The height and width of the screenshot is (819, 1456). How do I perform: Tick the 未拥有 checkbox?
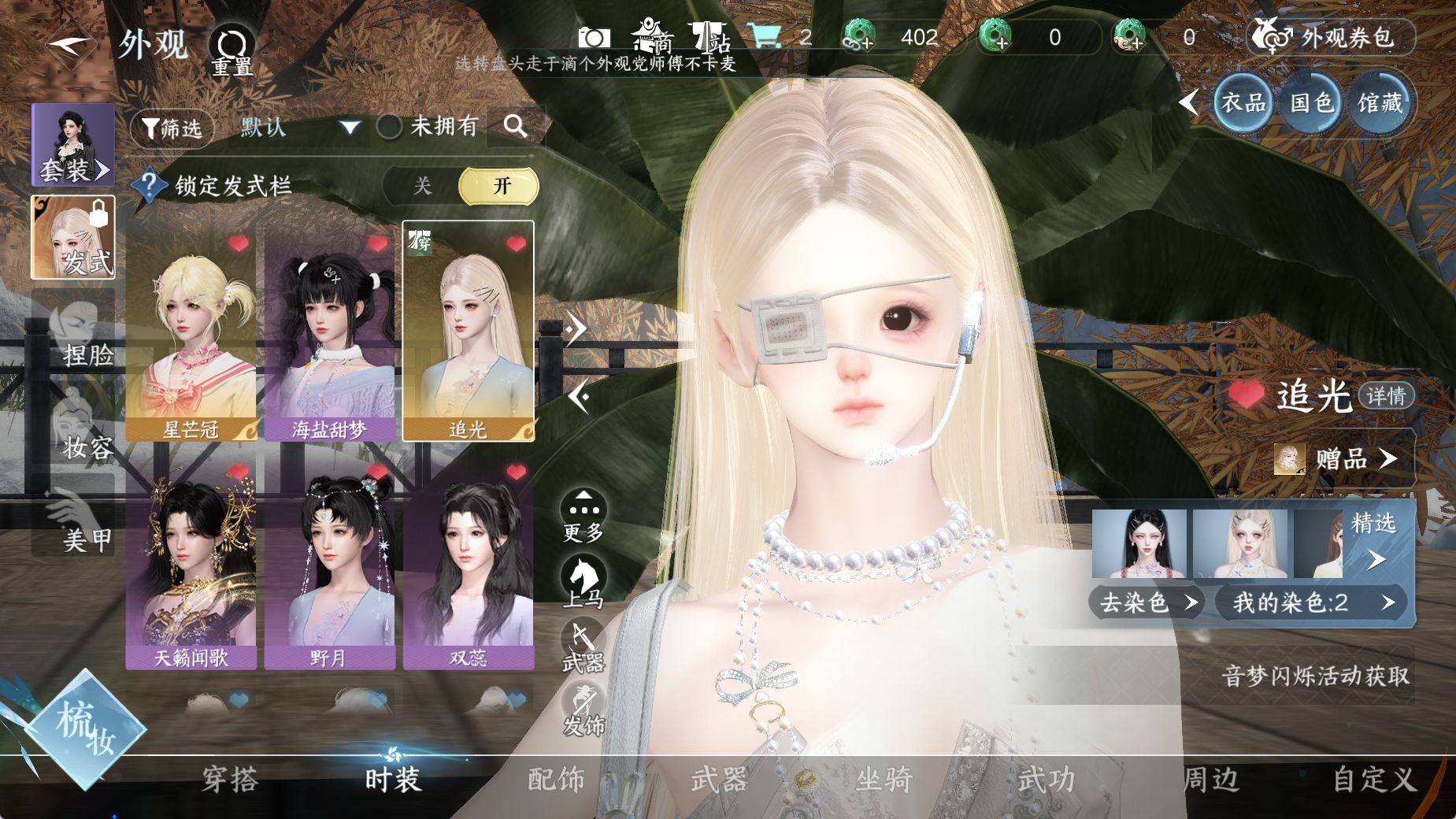pos(390,126)
